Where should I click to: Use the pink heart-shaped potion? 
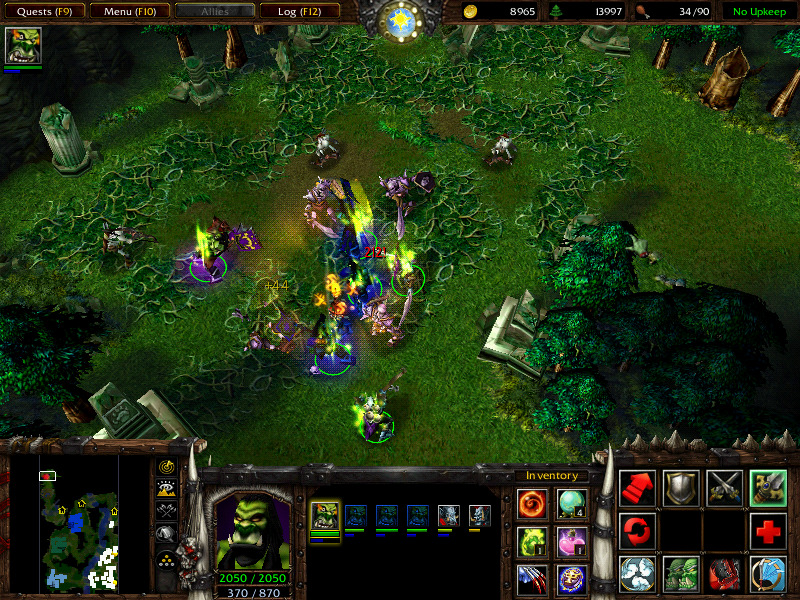click(571, 541)
